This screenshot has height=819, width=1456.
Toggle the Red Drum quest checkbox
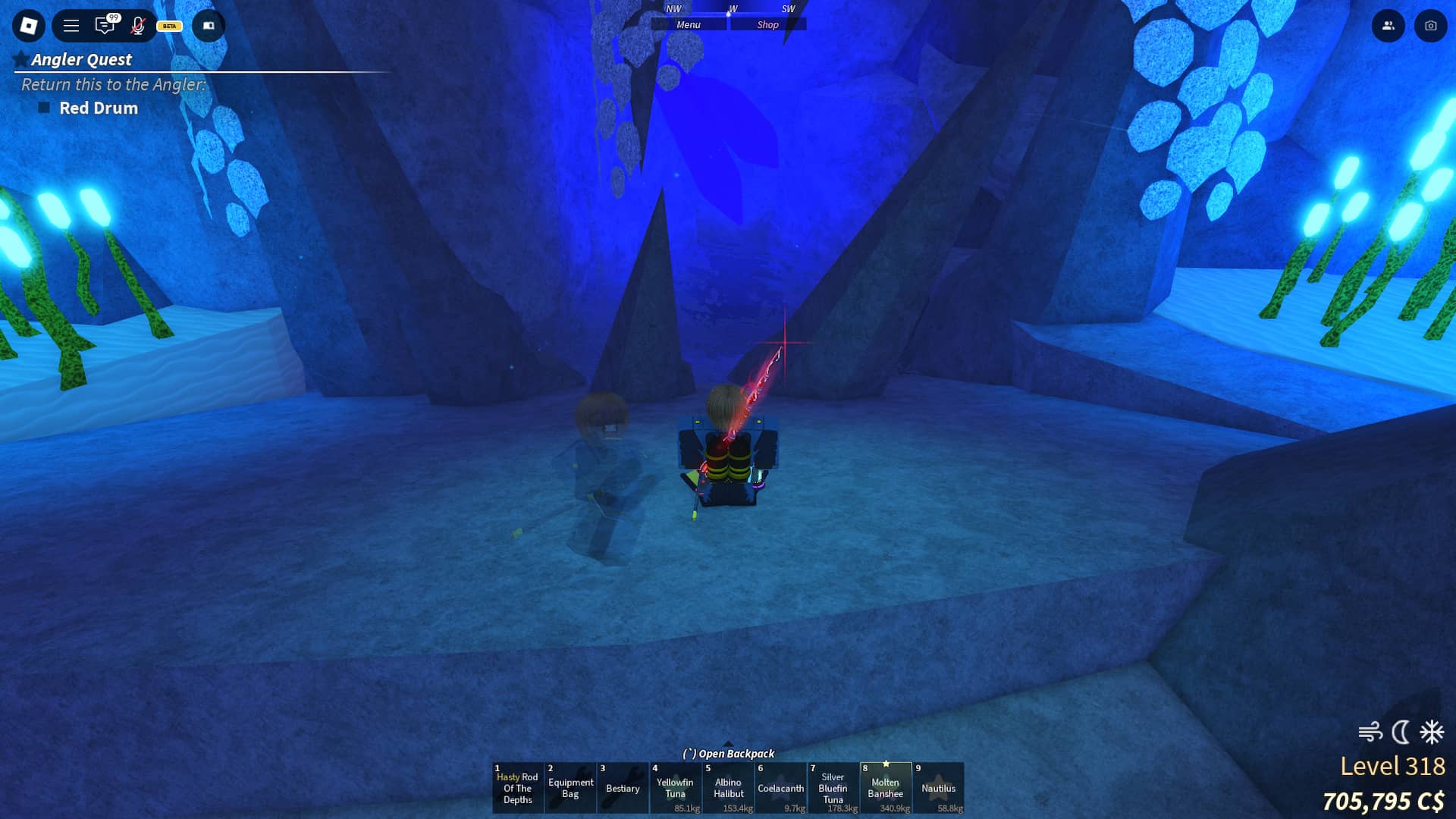[x=45, y=108]
